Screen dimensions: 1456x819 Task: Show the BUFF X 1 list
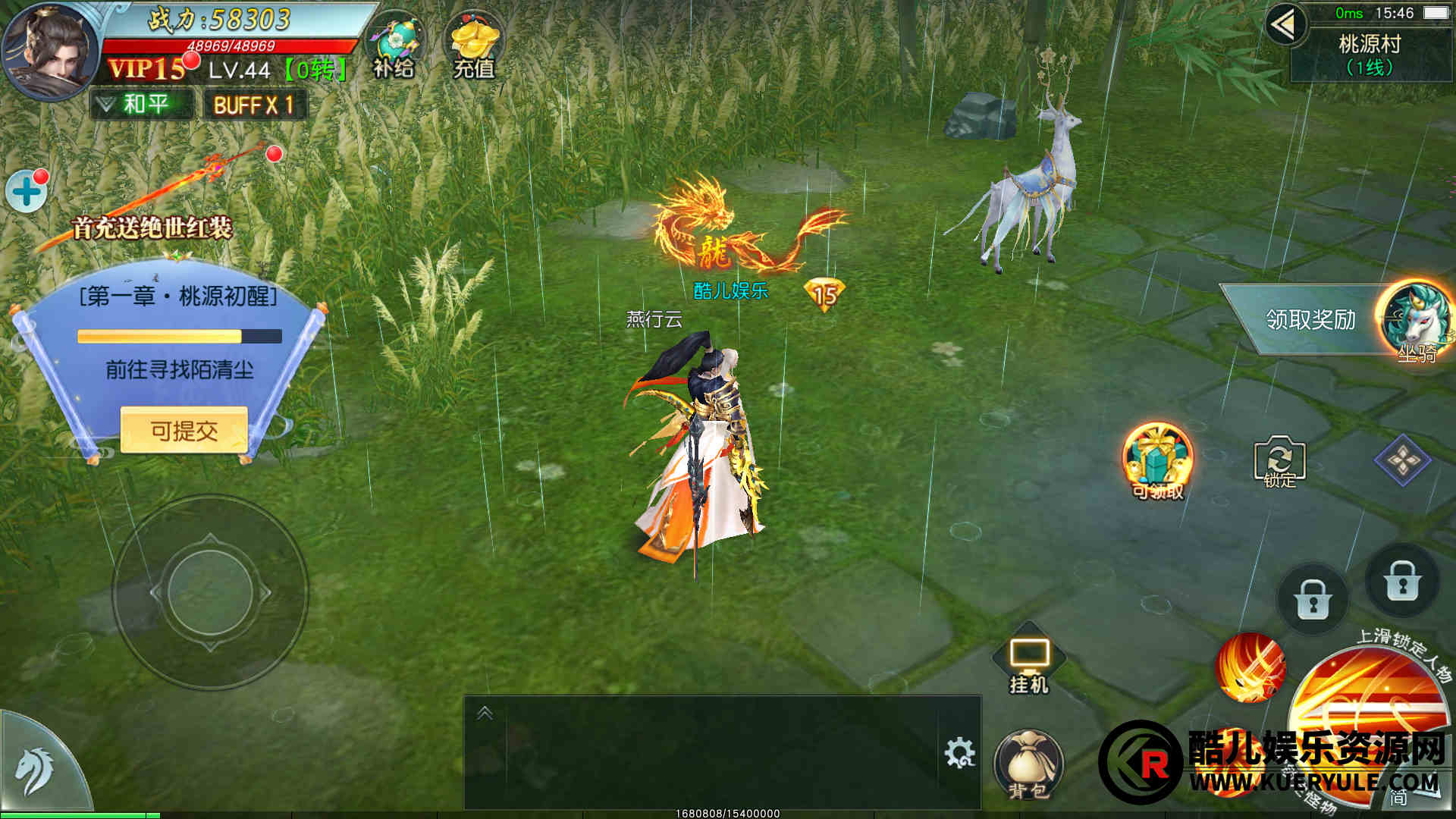pos(254,105)
